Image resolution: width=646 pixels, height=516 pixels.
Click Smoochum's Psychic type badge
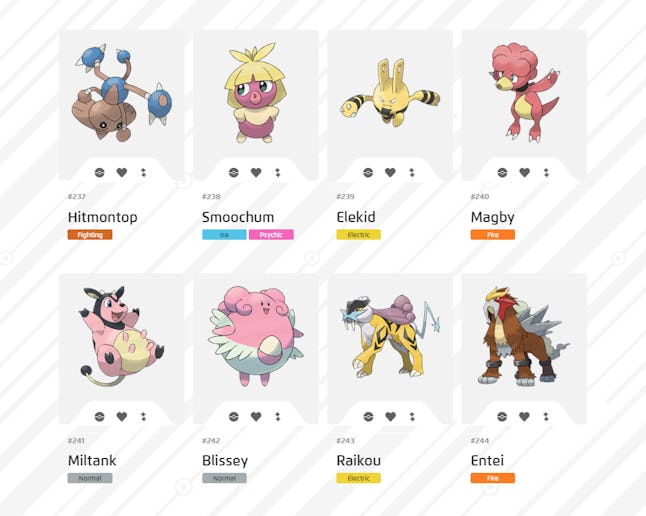(x=271, y=235)
